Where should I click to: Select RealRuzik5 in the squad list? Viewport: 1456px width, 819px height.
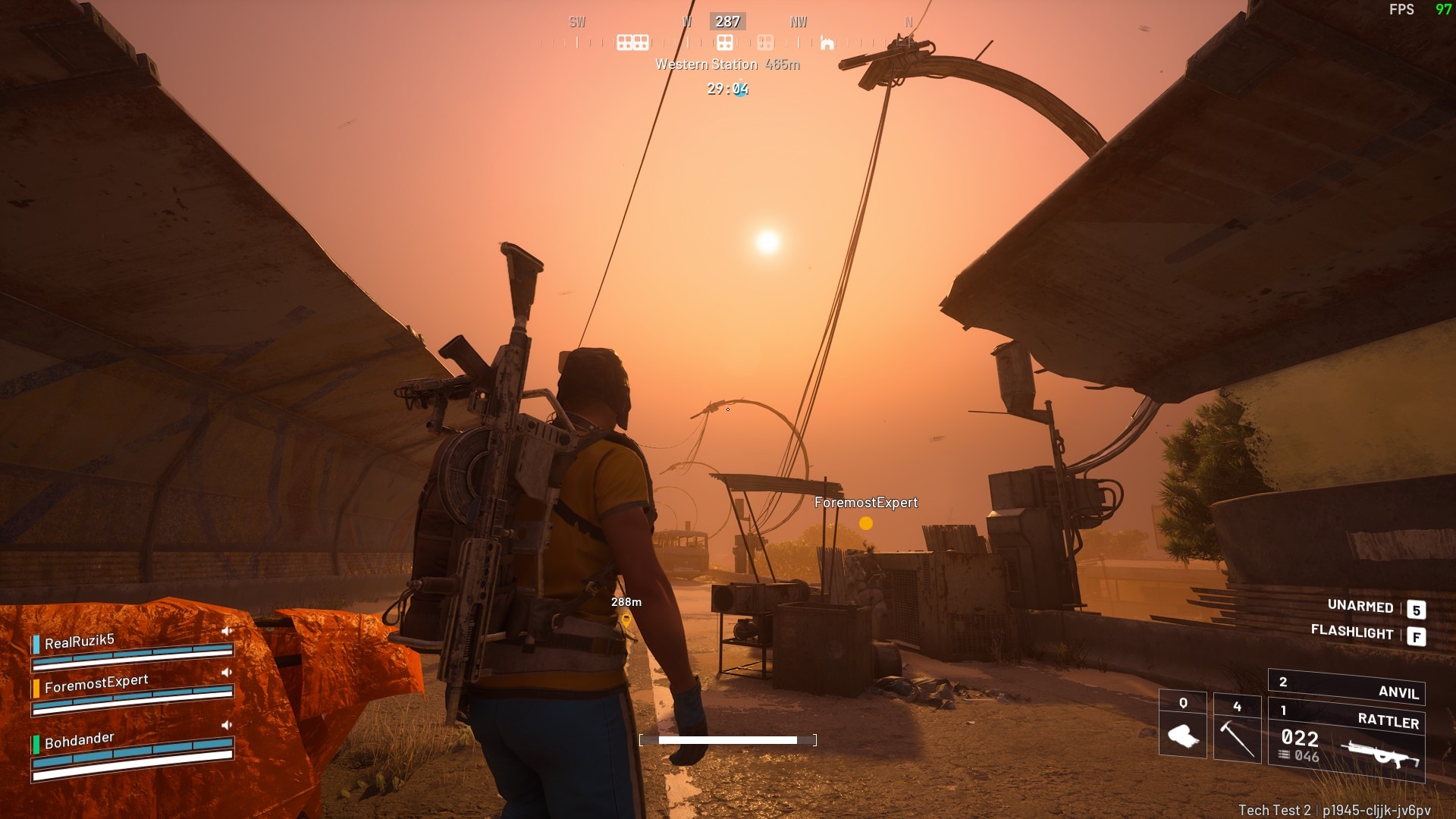[80, 642]
